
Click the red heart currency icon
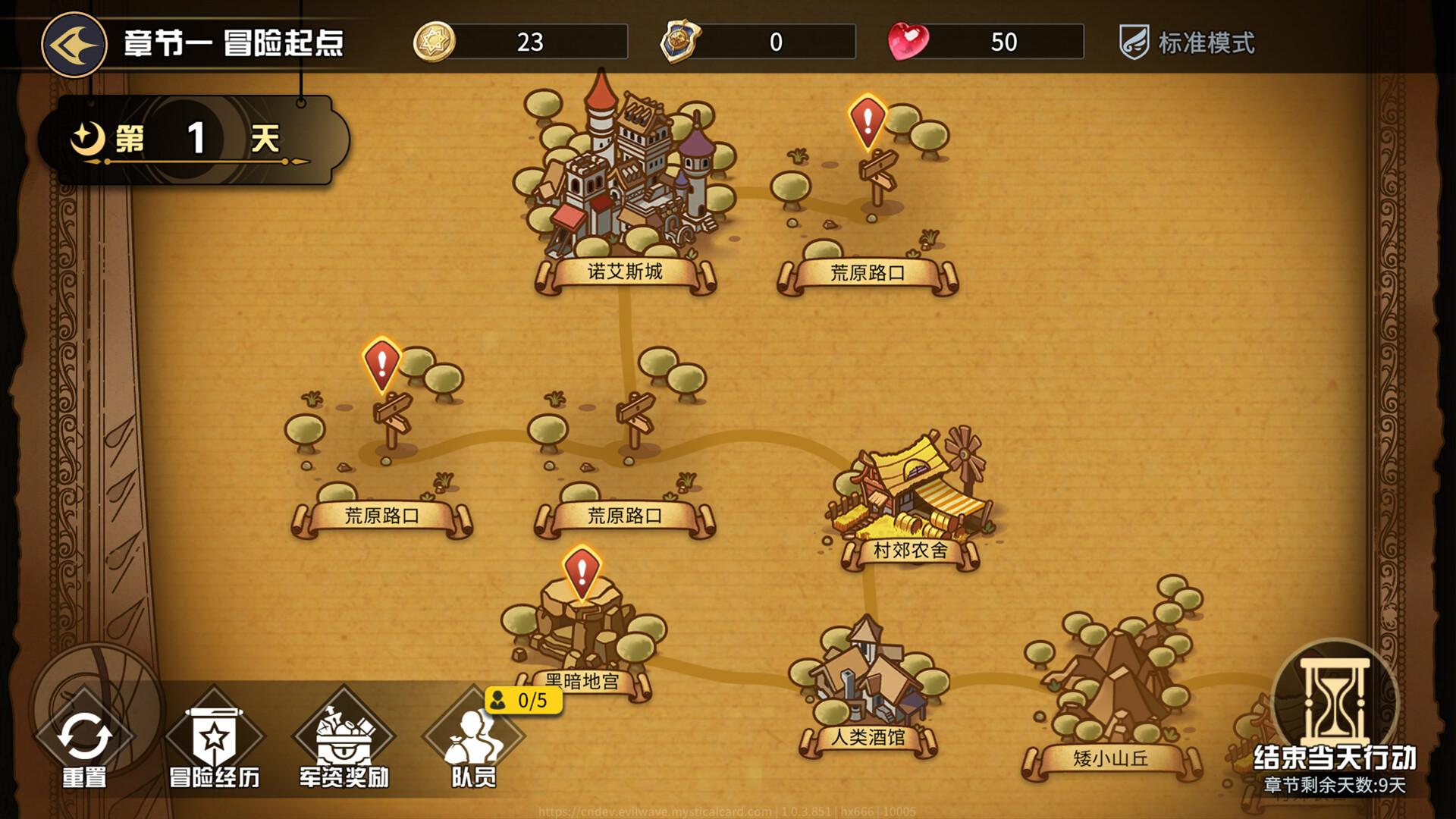pos(907,42)
